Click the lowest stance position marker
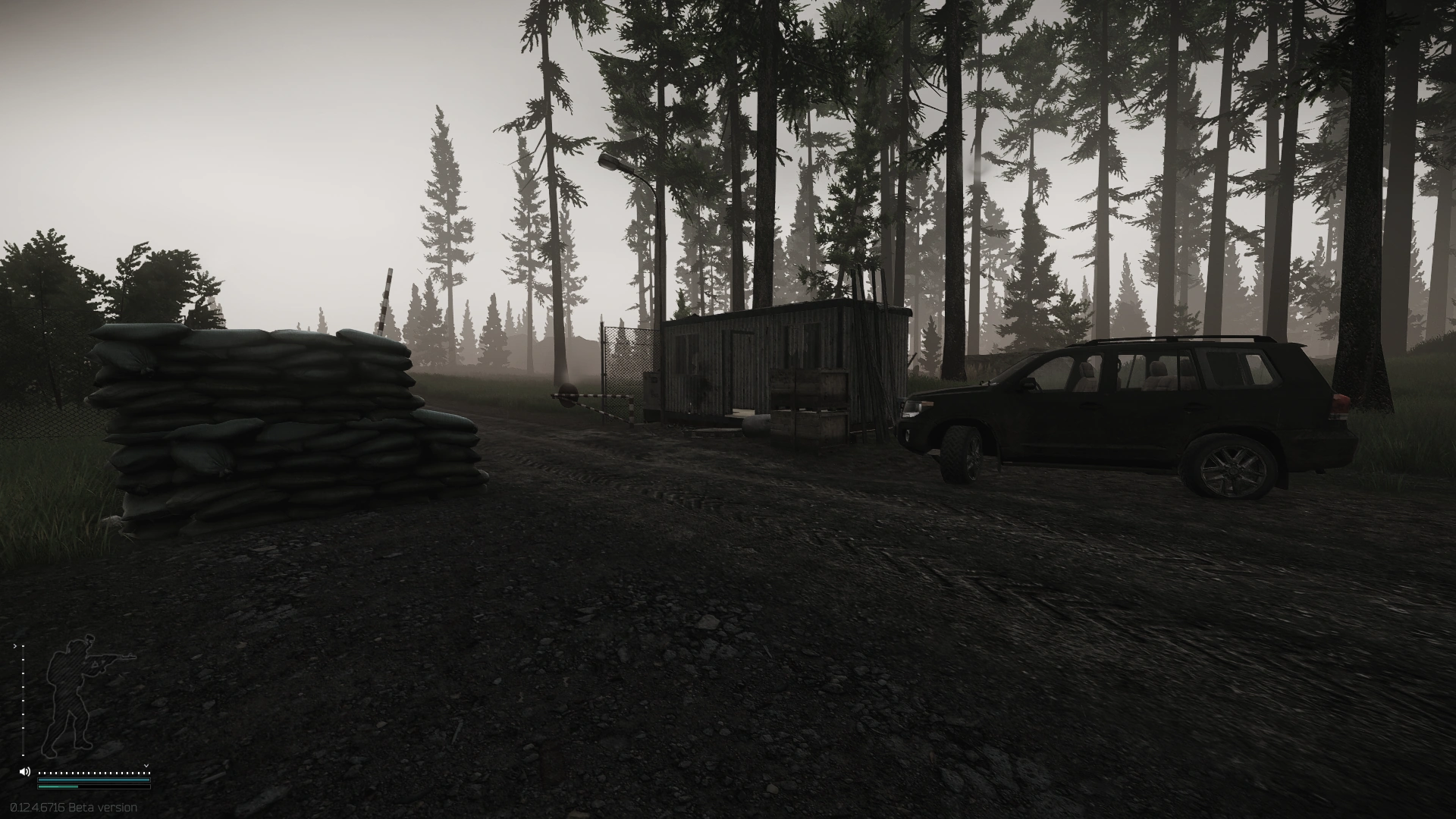Image resolution: width=1456 pixels, height=819 pixels. [23, 755]
